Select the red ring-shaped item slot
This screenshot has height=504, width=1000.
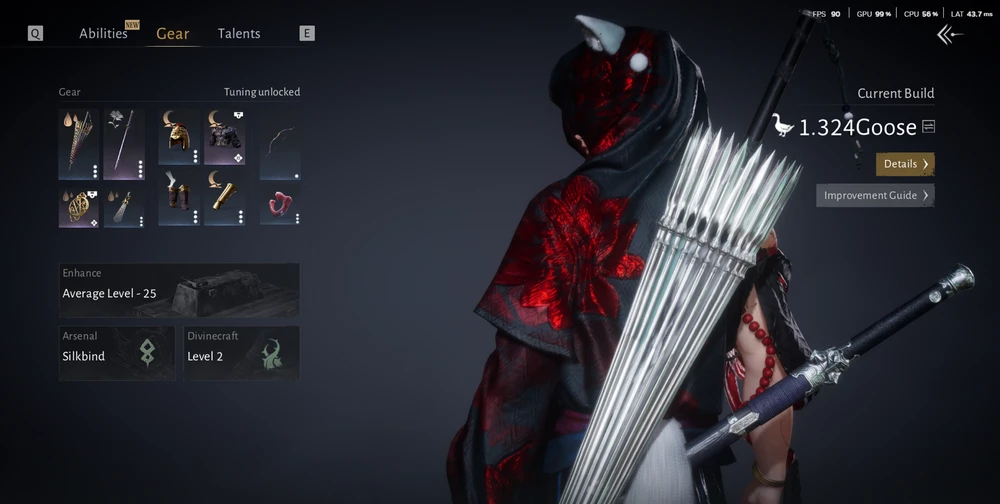(x=280, y=204)
